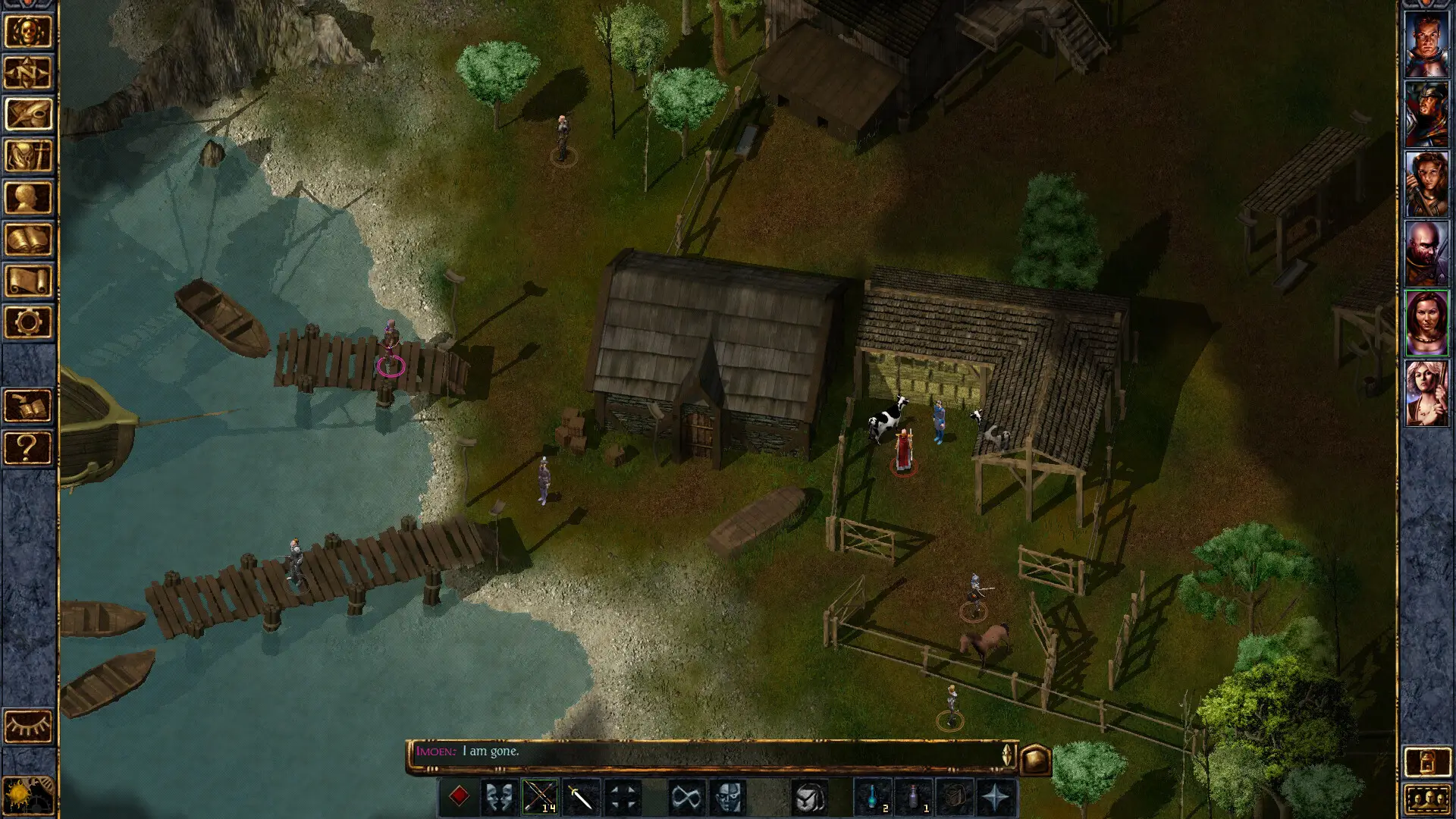
Task: Select the crossed arrows bow weapon slot
Action: coord(540,797)
